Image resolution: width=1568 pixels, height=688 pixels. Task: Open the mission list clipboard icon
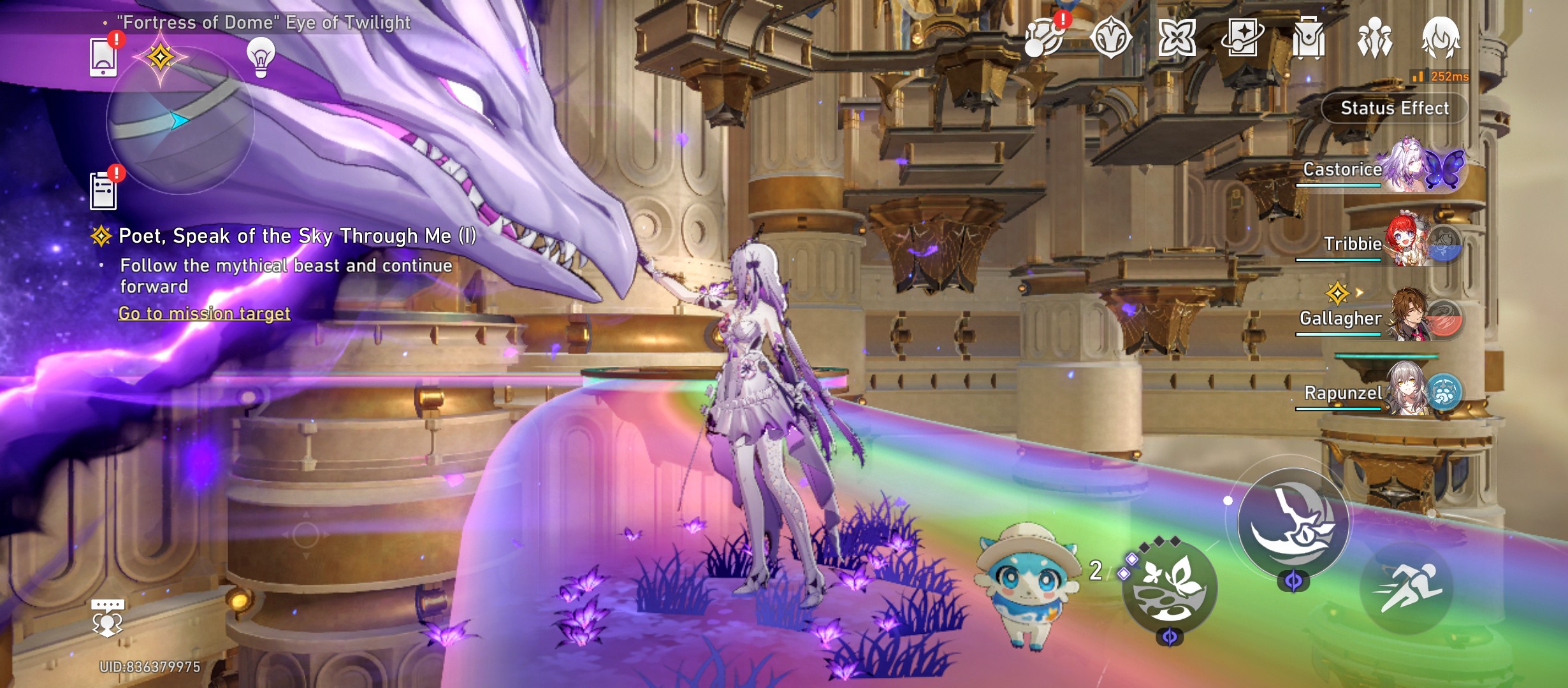[x=104, y=191]
